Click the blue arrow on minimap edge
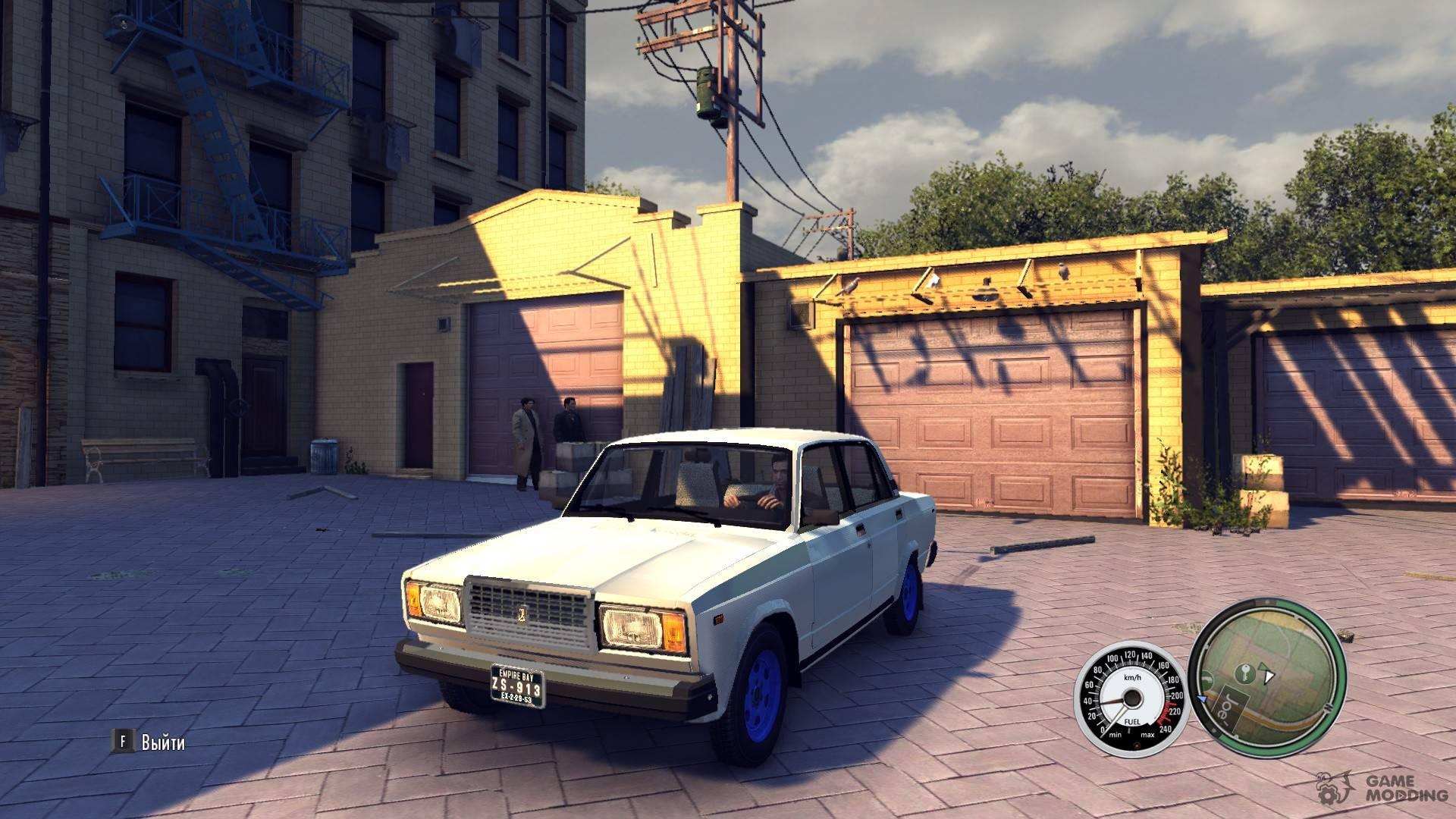The height and width of the screenshot is (819, 1456). [1201, 699]
